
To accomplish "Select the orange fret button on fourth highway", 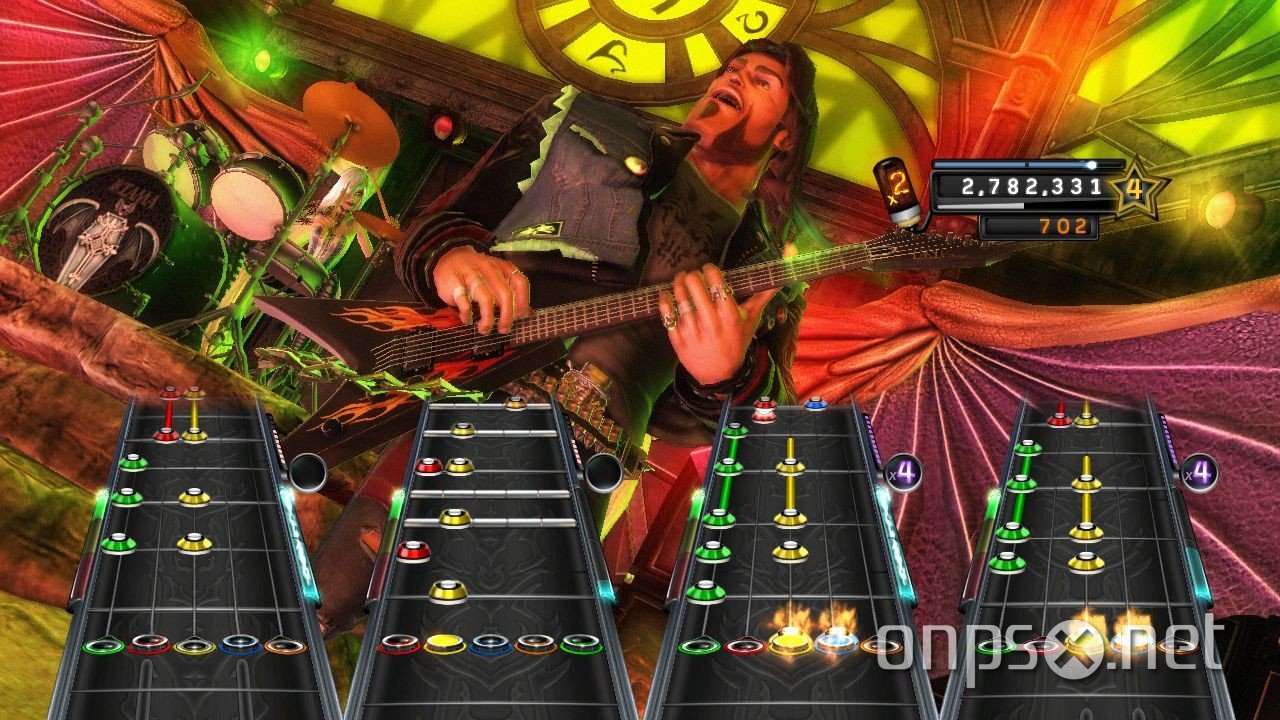I will point(1178,646).
